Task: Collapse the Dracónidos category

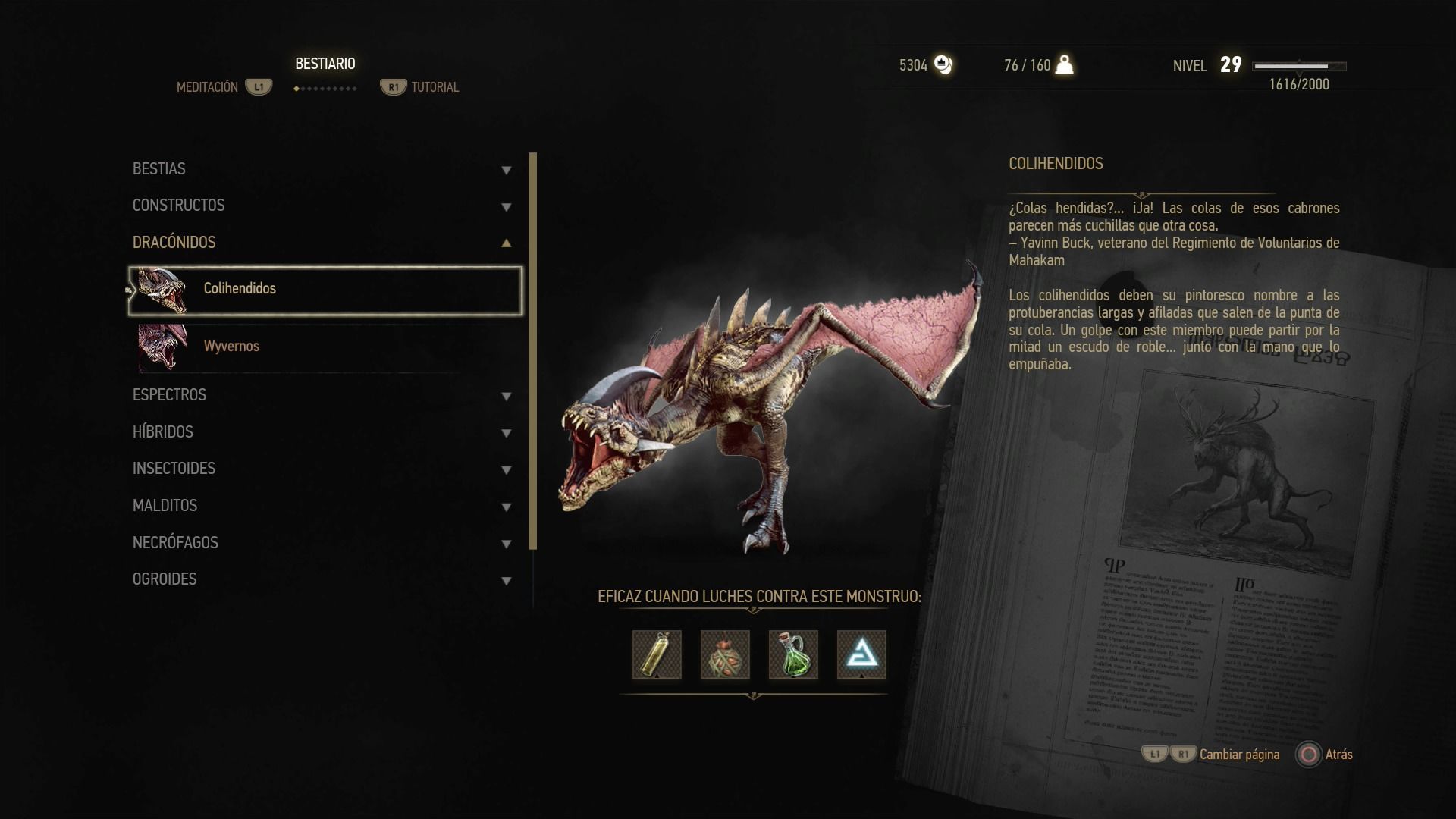Action: coord(322,243)
